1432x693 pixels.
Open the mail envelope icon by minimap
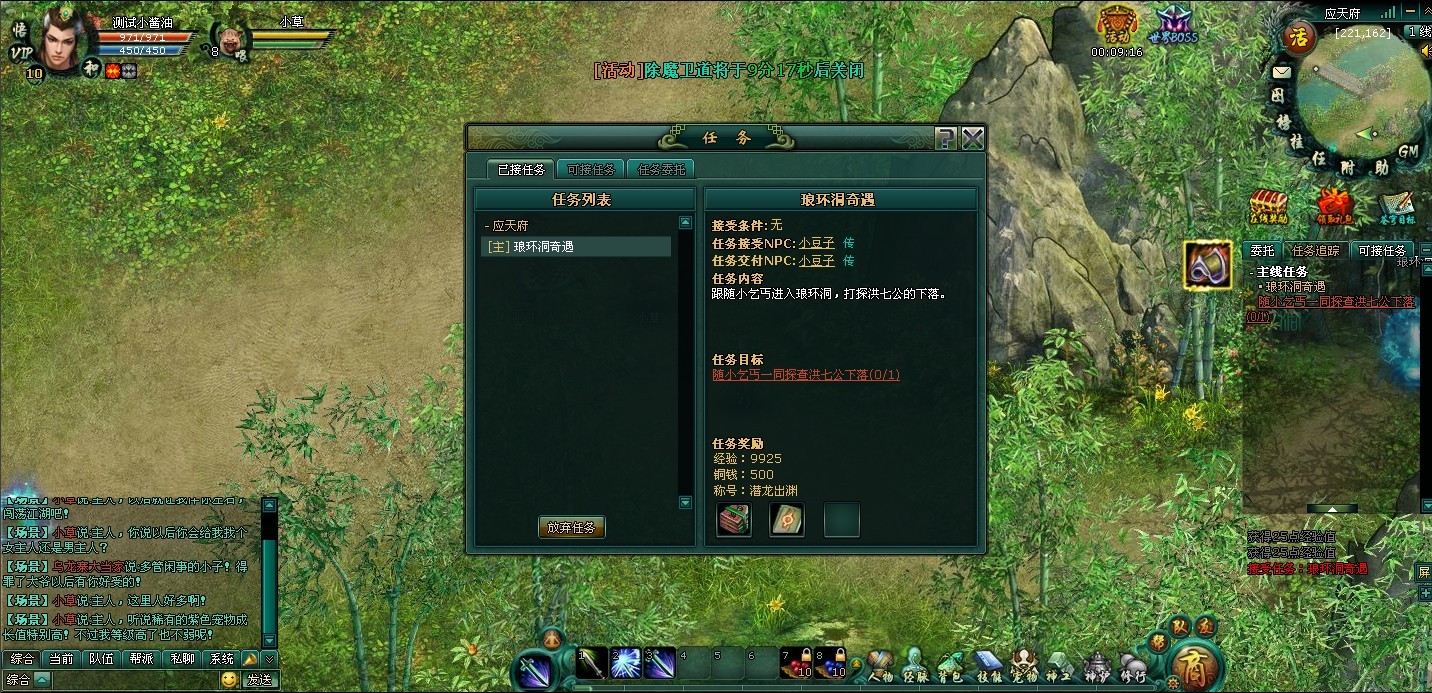pyautogui.click(x=1281, y=72)
